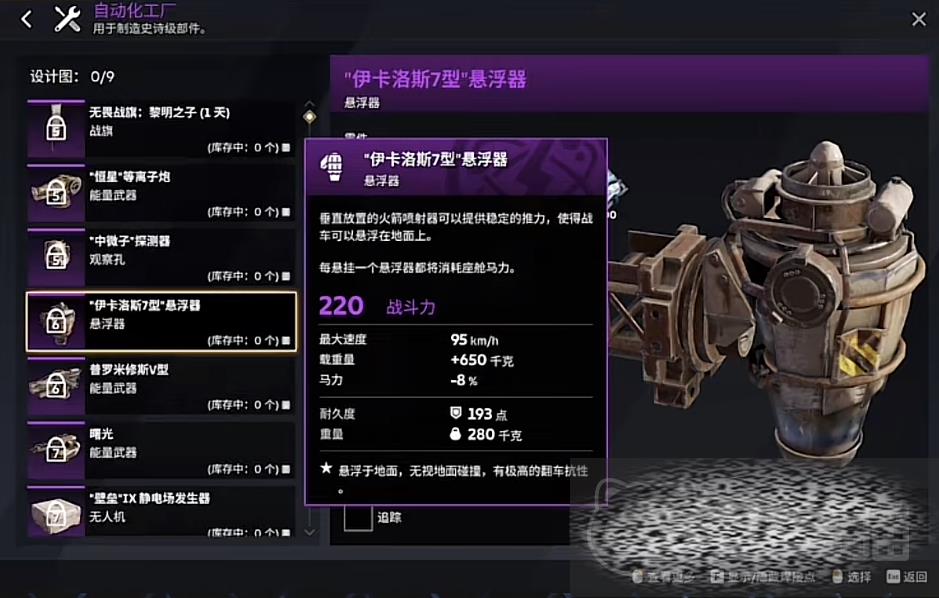
Task: Pick the "中微子"探测器 blueprint row
Action: click(x=160, y=257)
